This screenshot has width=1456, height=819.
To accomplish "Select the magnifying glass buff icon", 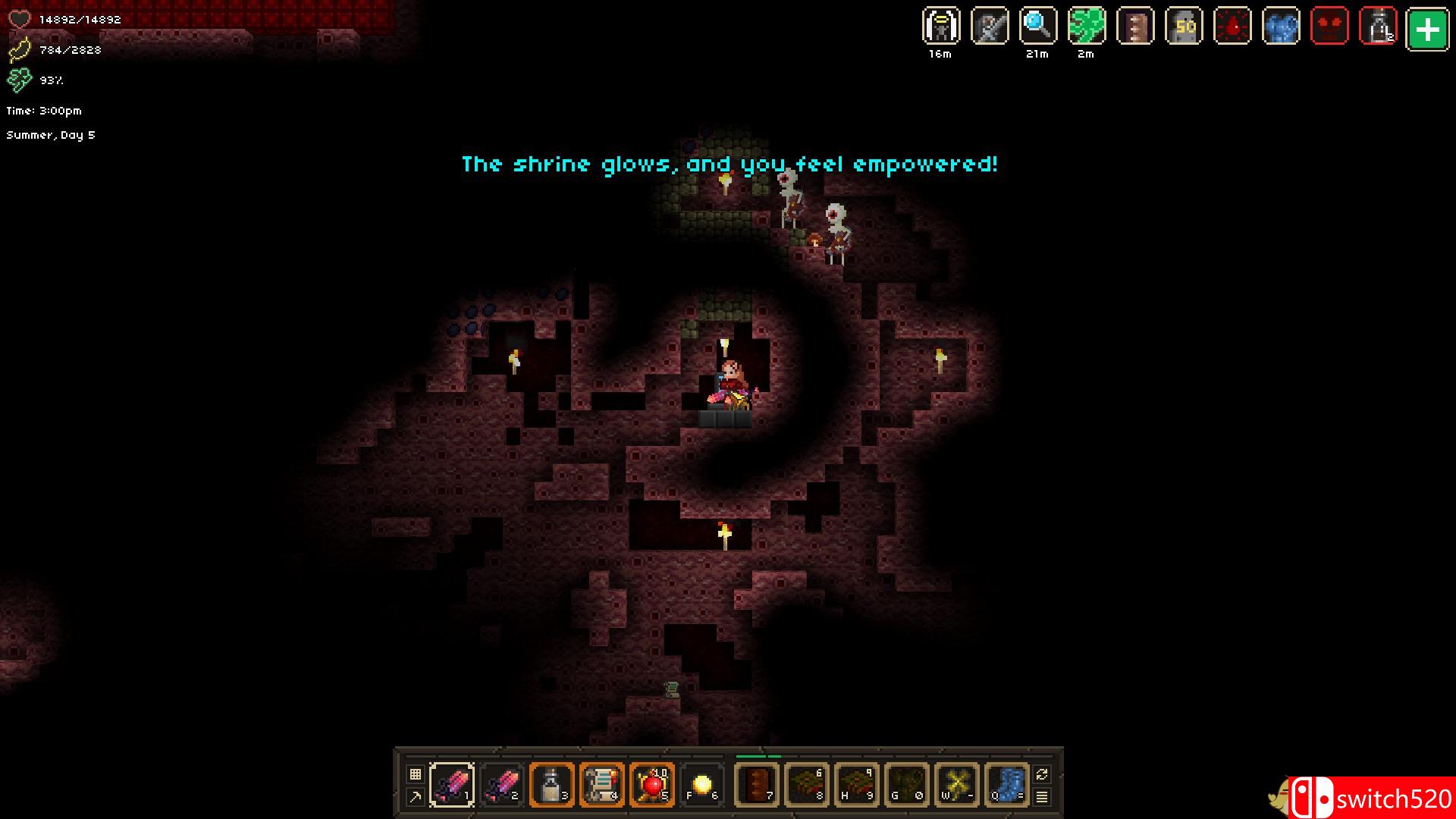I will [x=1037, y=25].
